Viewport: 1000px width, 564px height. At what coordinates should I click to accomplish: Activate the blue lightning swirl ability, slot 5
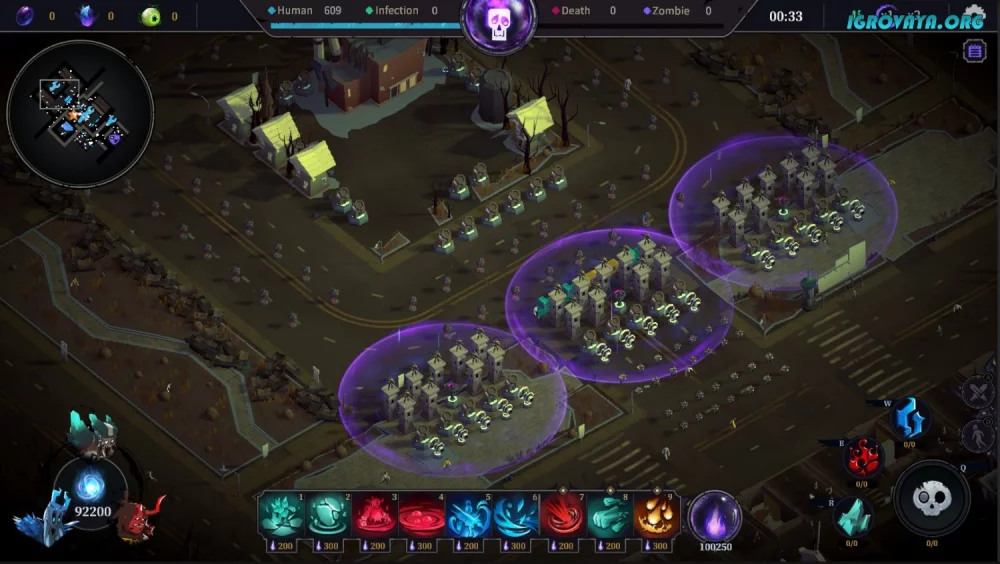click(468, 516)
